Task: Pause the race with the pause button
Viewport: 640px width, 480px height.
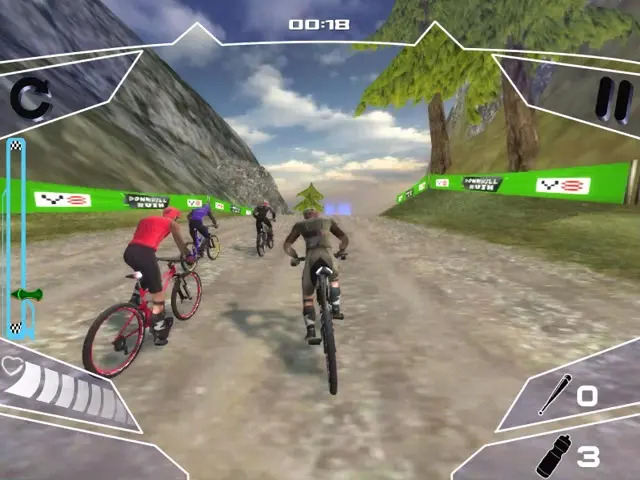Action: [x=607, y=100]
